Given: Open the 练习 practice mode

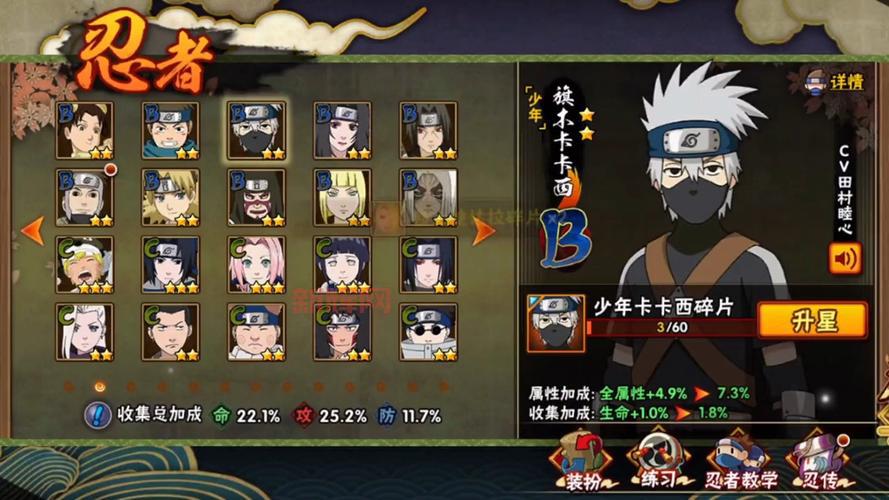Looking at the screenshot, I should [657, 459].
